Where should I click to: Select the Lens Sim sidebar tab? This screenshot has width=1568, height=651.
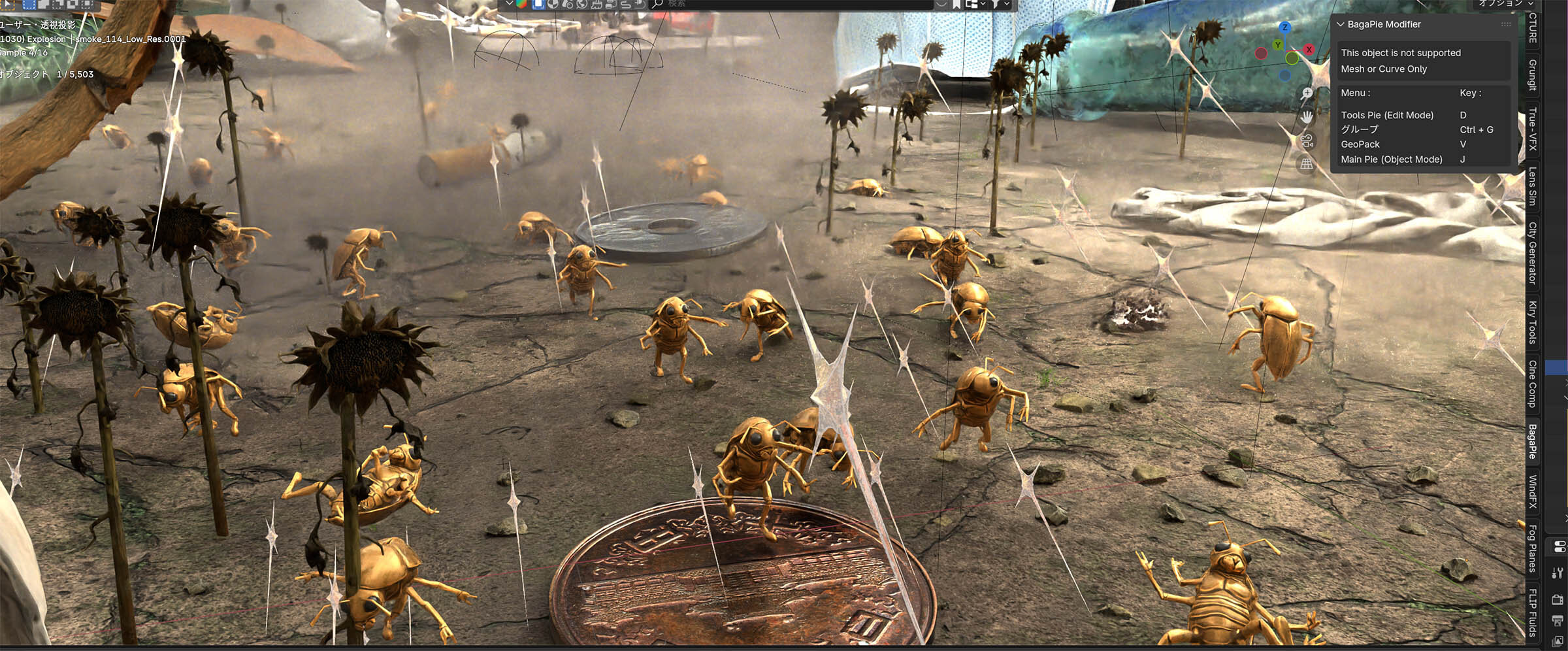1532,186
